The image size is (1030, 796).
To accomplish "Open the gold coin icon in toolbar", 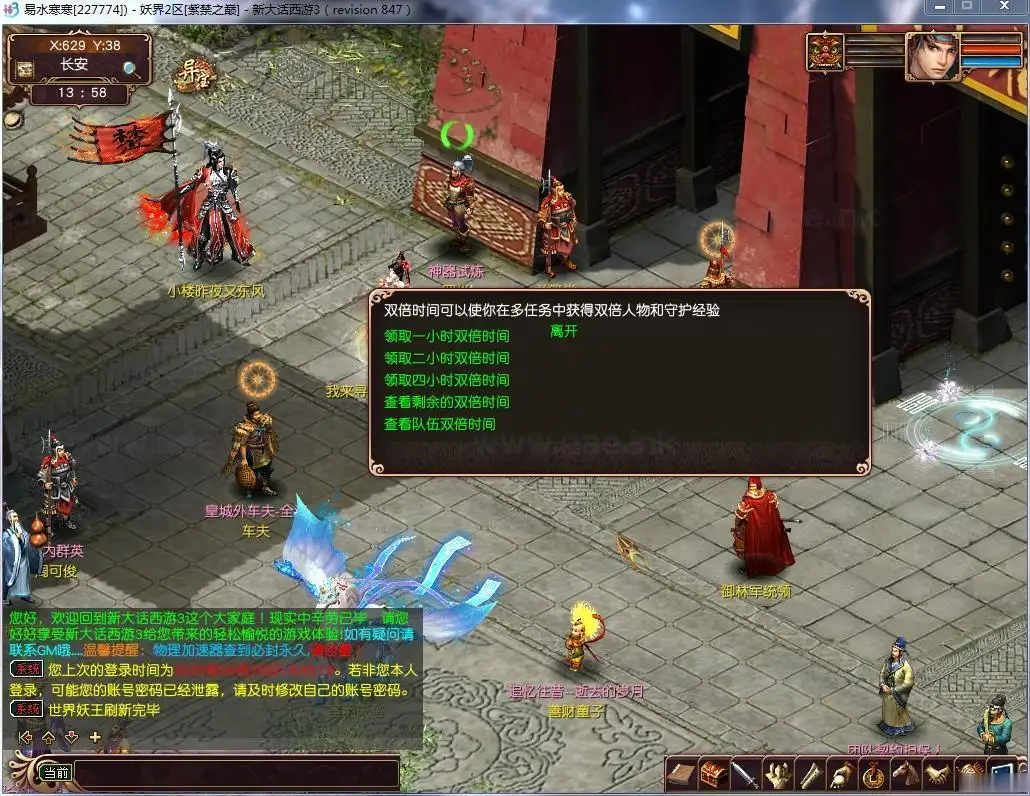I will coord(874,774).
